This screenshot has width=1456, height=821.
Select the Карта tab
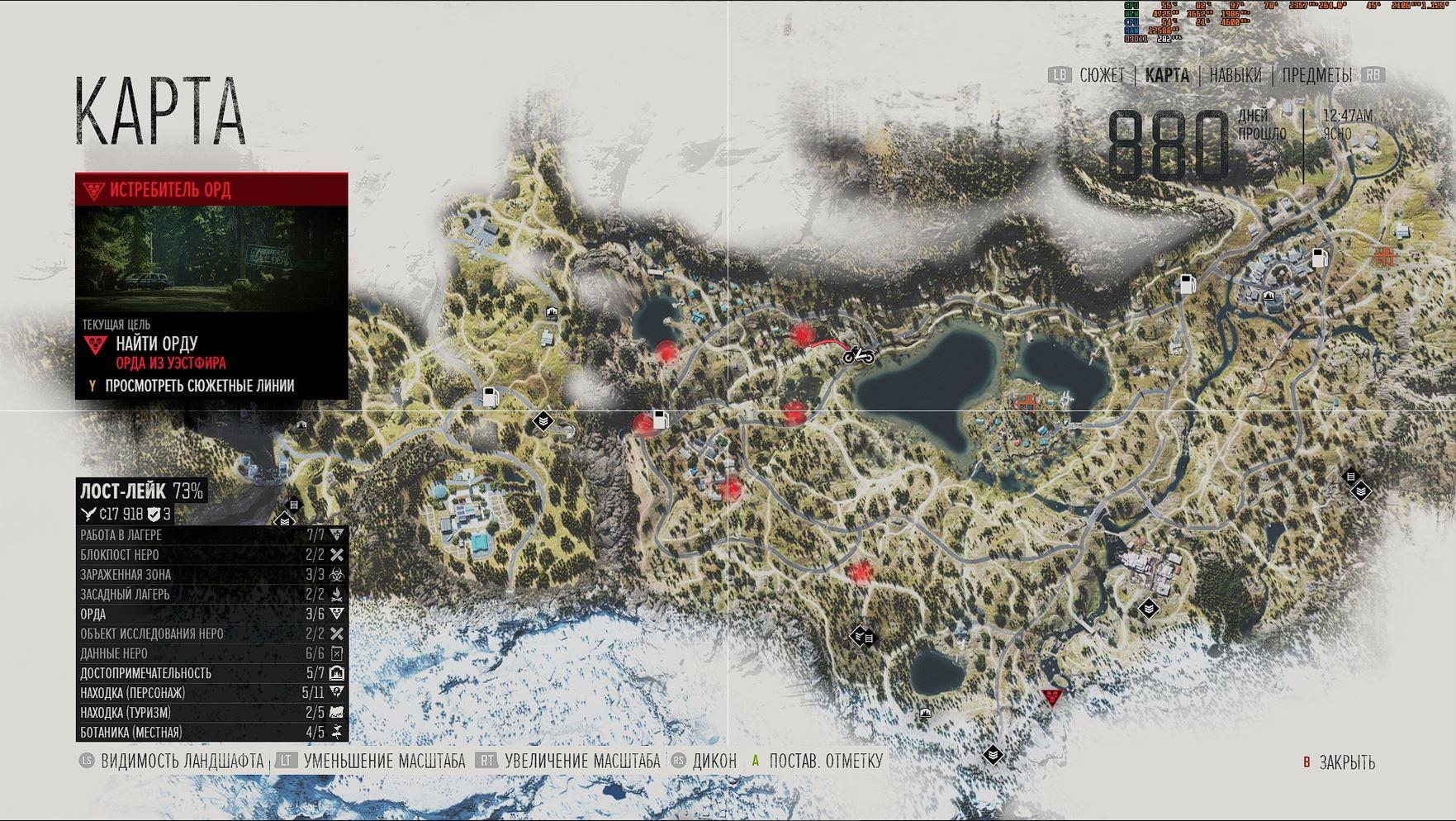tap(1167, 75)
